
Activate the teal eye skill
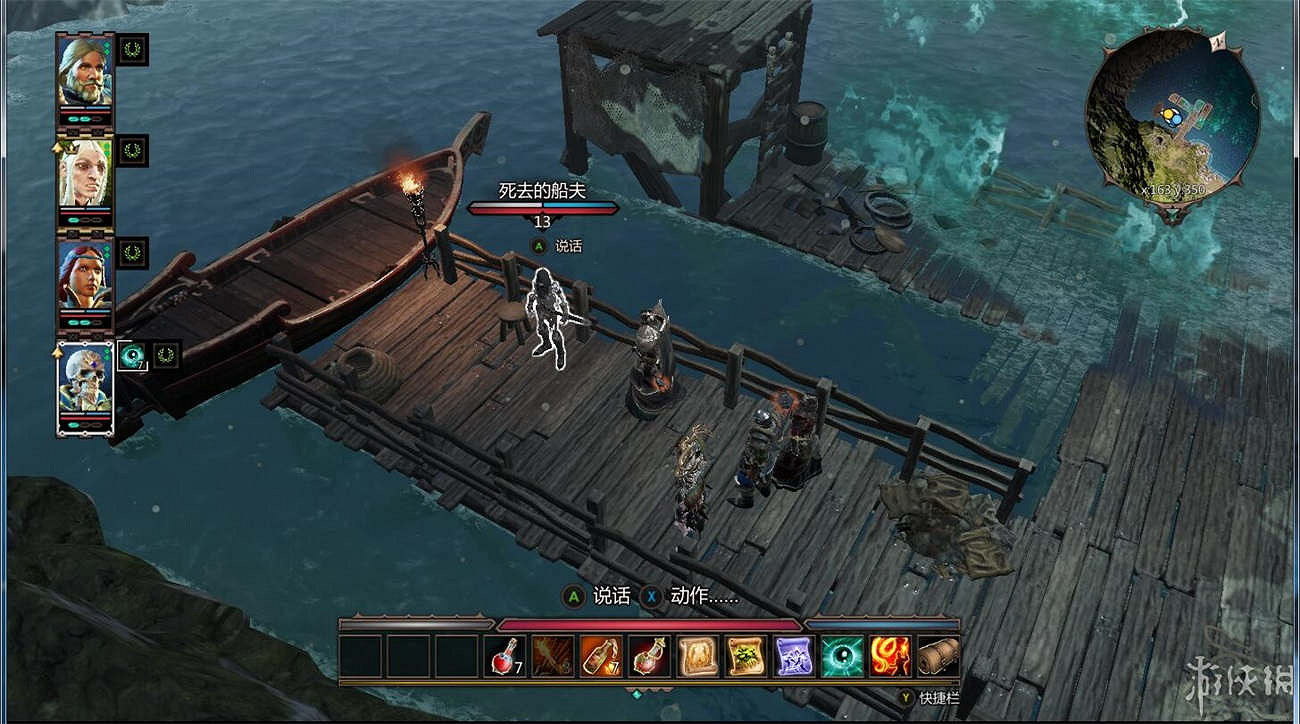point(841,657)
